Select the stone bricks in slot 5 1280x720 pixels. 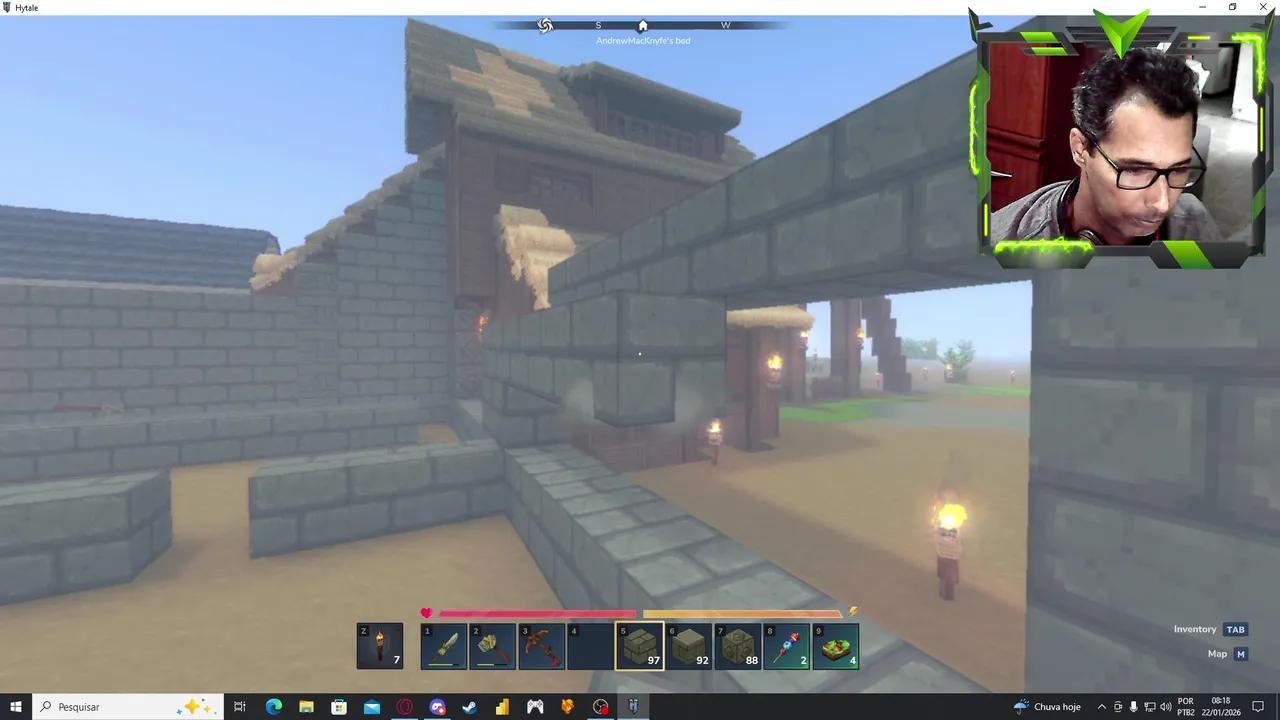click(640, 646)
